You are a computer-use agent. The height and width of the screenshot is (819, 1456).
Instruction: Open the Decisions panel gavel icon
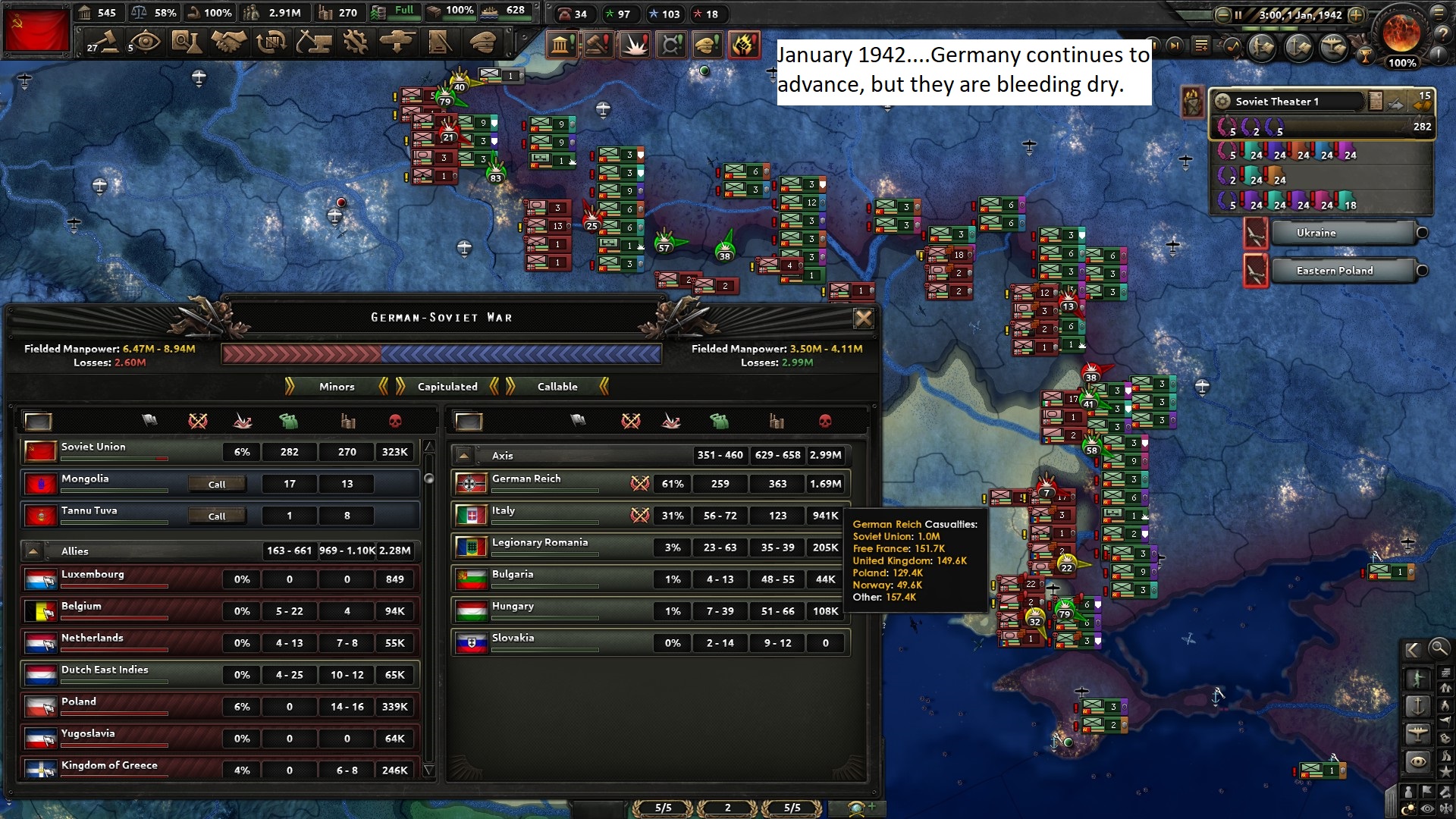pos(104,43)
